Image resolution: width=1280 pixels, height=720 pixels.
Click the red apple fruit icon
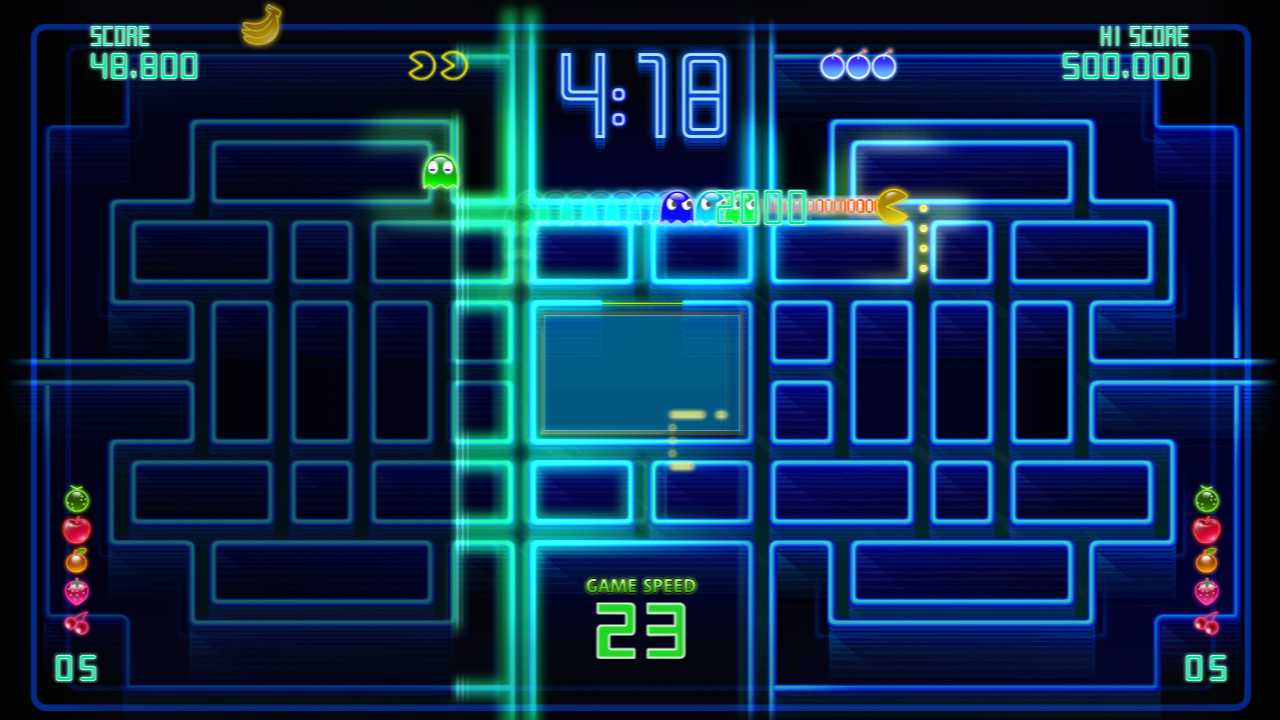tap(76, 530)
